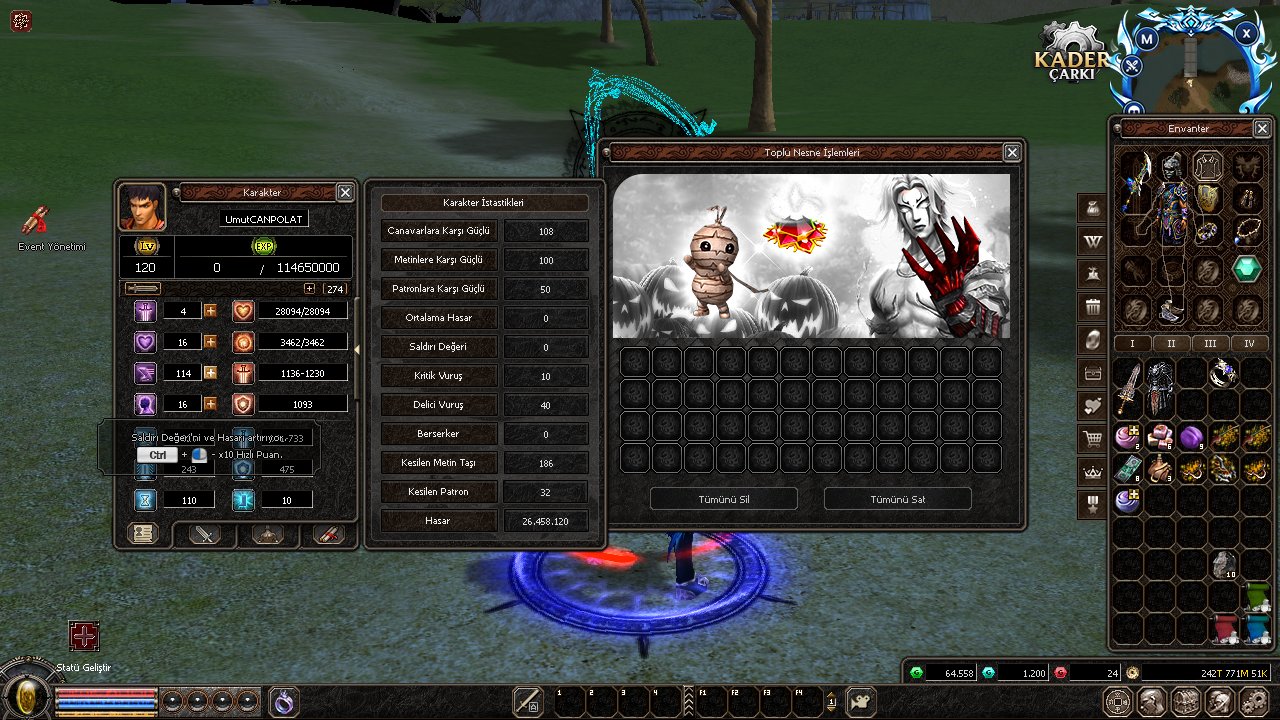Collapse the character statistics side panel arrow
This screenshot has height=720, width=1280.
coord(359,349)
